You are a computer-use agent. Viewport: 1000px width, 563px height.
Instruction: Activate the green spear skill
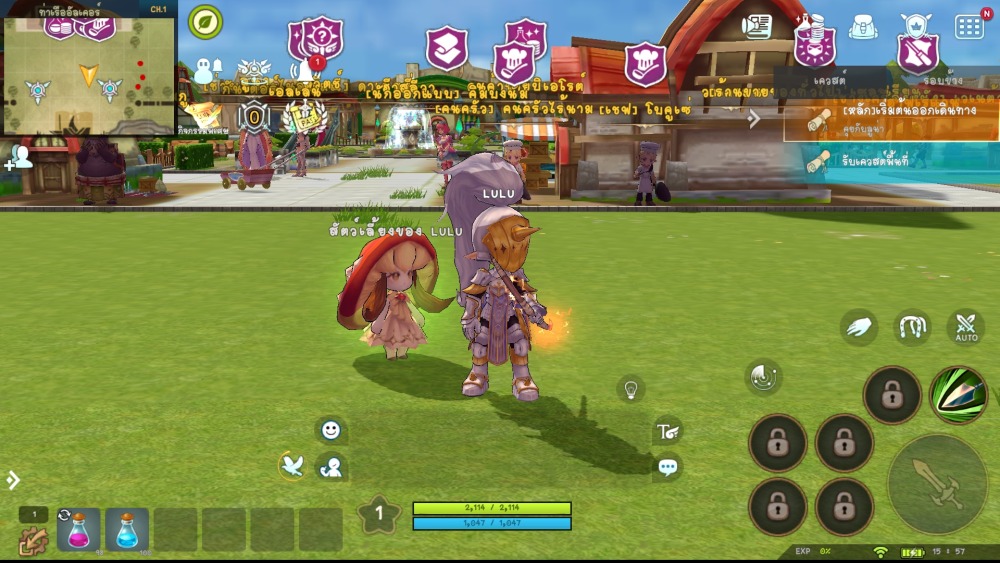click(x=958, y=395)
